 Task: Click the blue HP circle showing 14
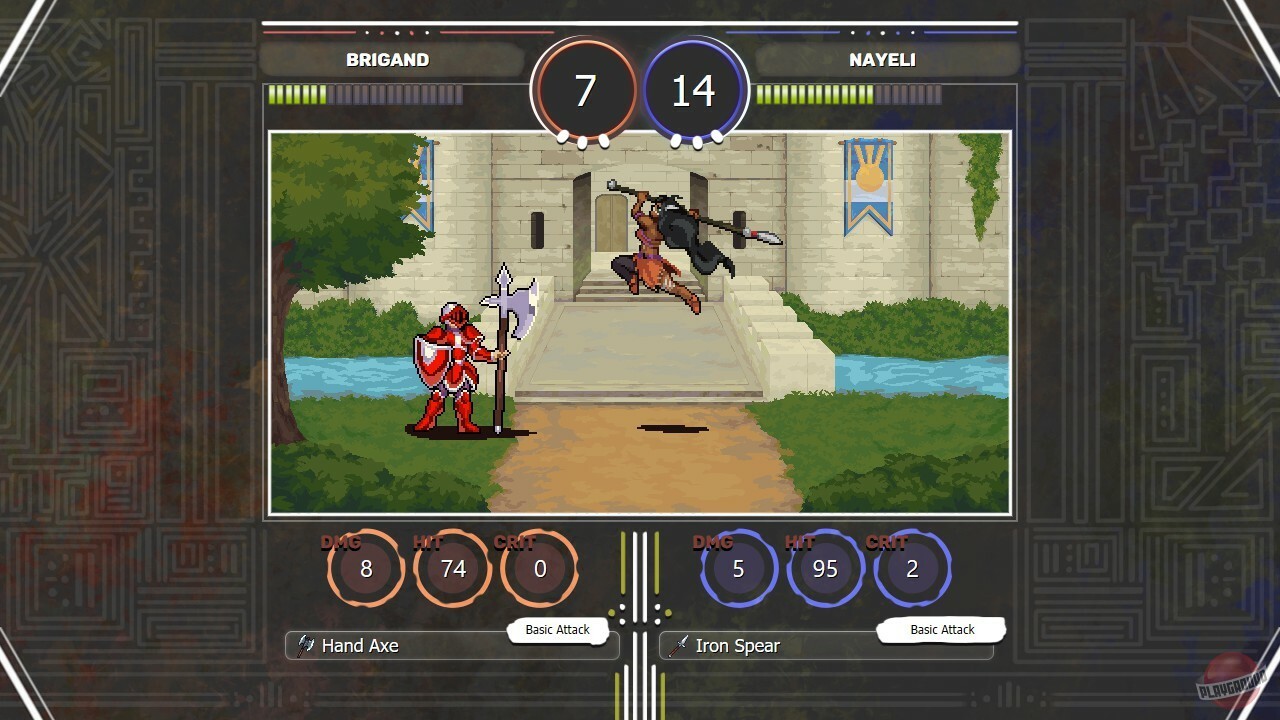pyautogui.click(x=693, y=88)
